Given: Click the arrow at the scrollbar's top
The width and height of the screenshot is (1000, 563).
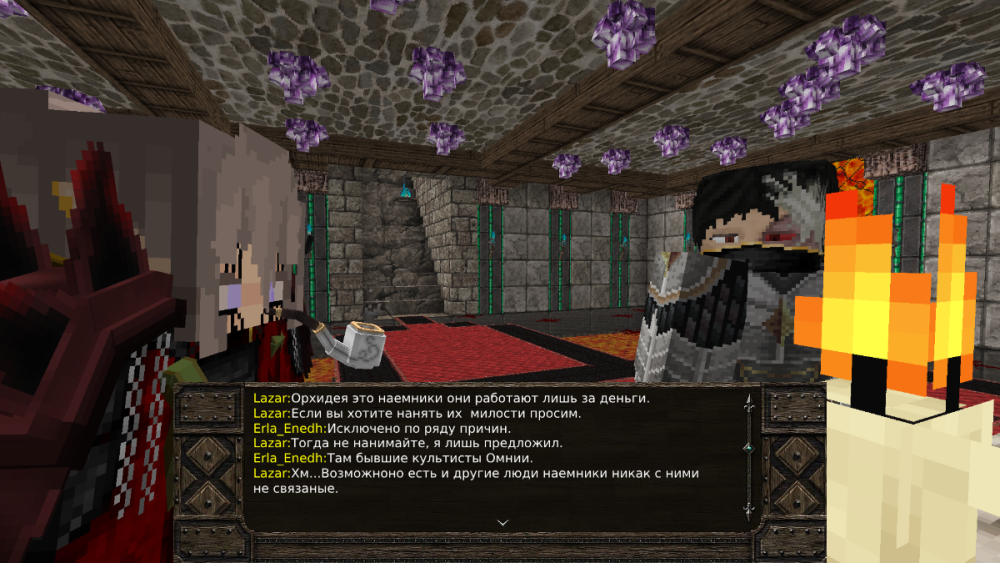Looking at the screenshot, I should coord(749,402).
